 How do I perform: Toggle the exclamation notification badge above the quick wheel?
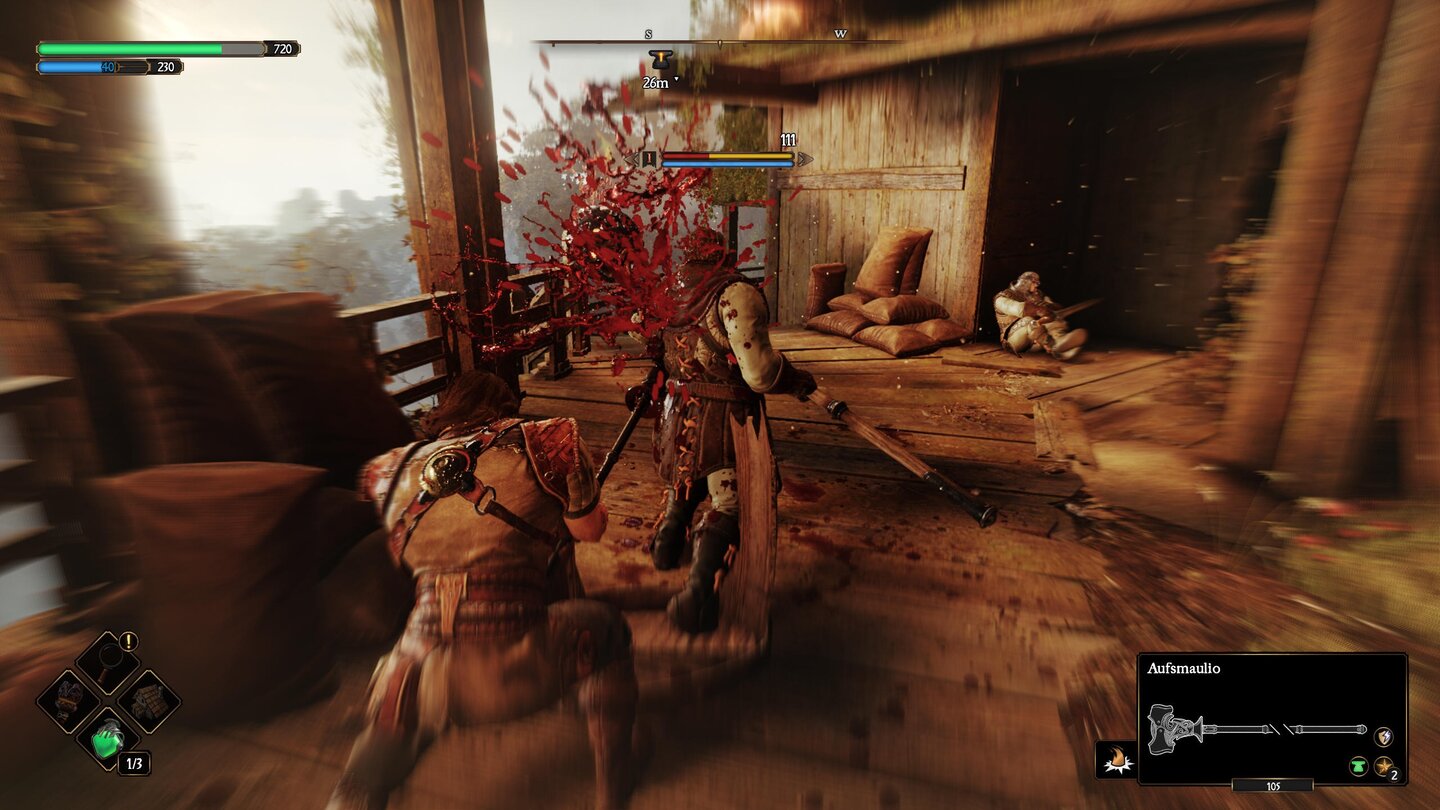(127, 641)
